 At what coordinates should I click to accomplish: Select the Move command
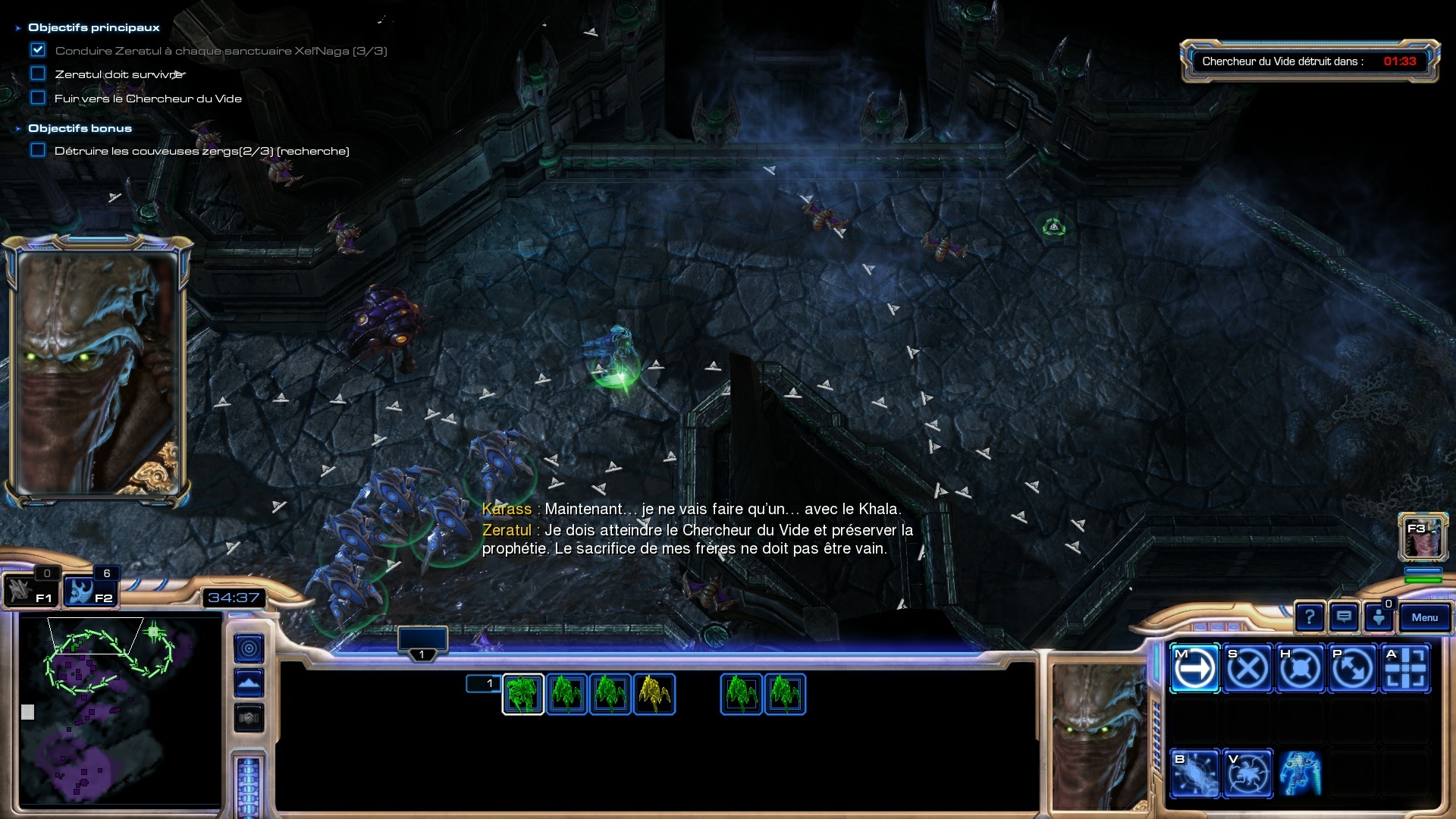1194,669
